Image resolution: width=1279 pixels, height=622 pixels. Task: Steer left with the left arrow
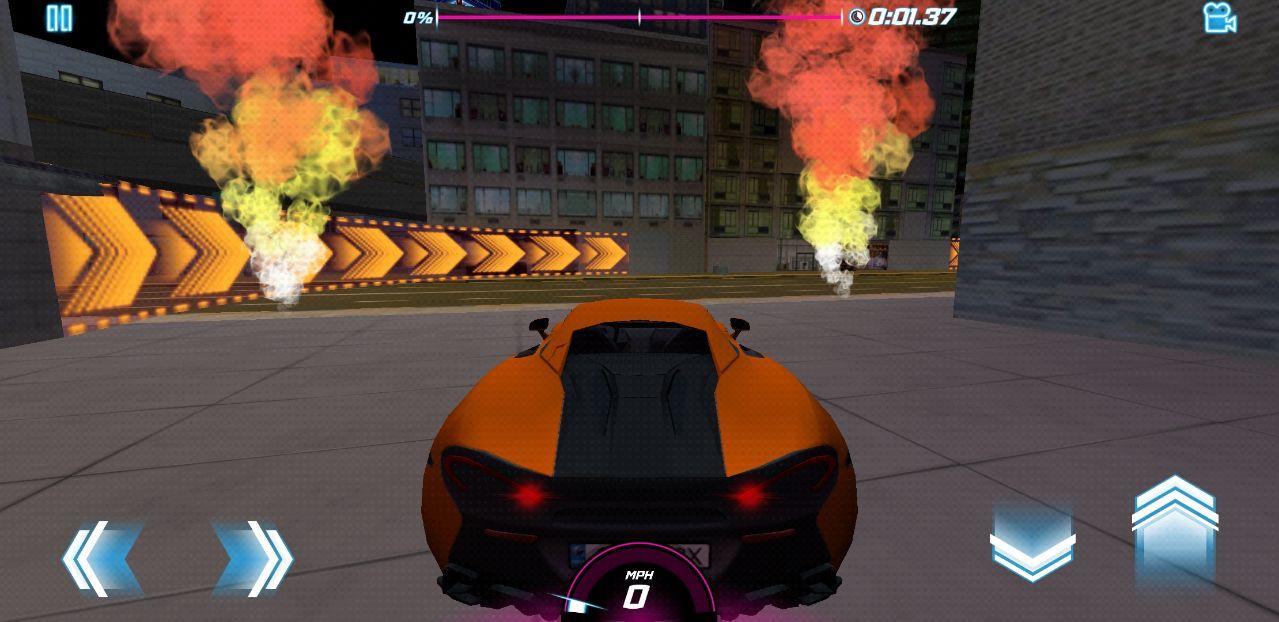point(101,558)
